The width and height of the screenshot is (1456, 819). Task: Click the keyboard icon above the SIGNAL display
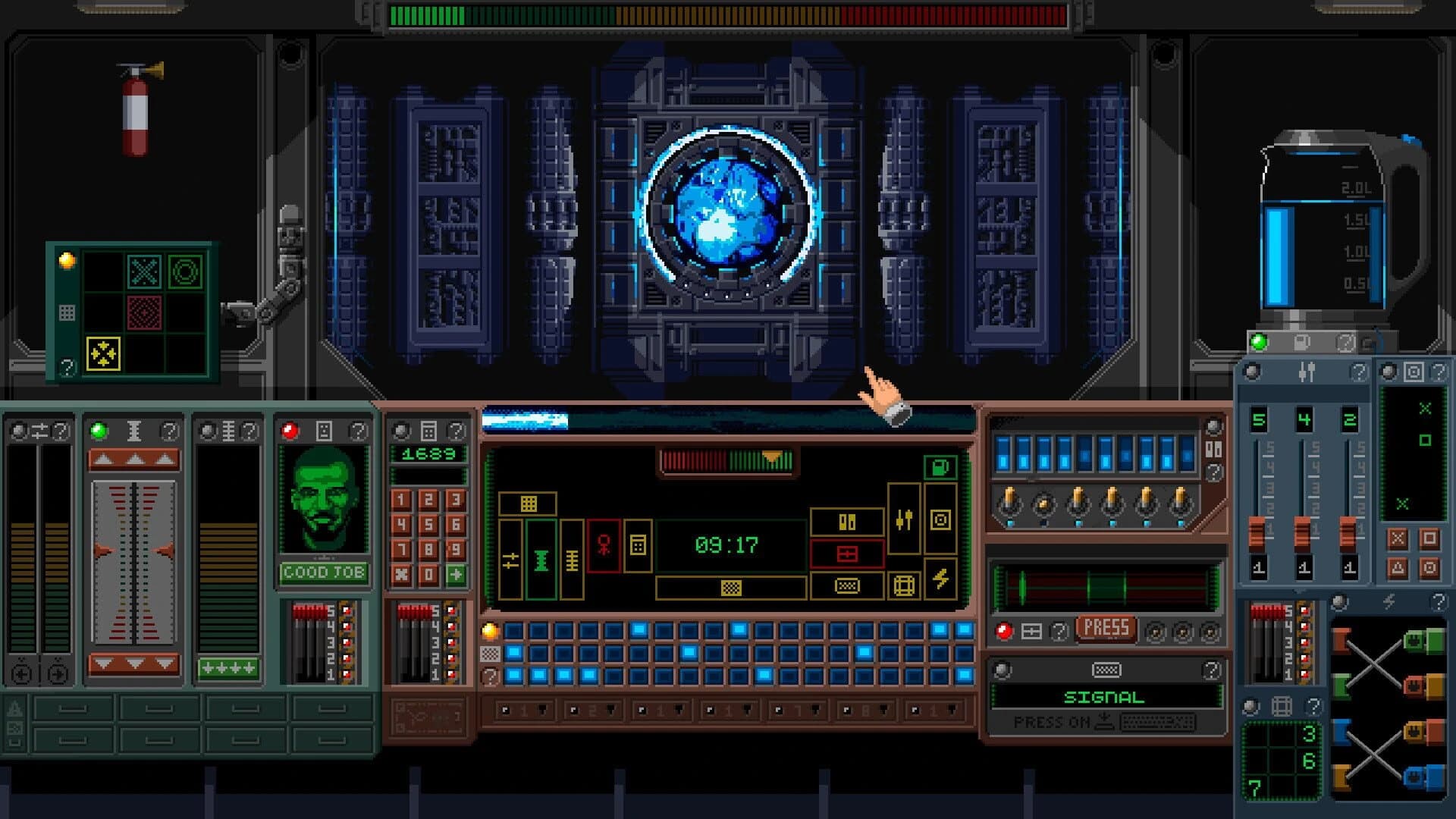[x=1106, y=670]
